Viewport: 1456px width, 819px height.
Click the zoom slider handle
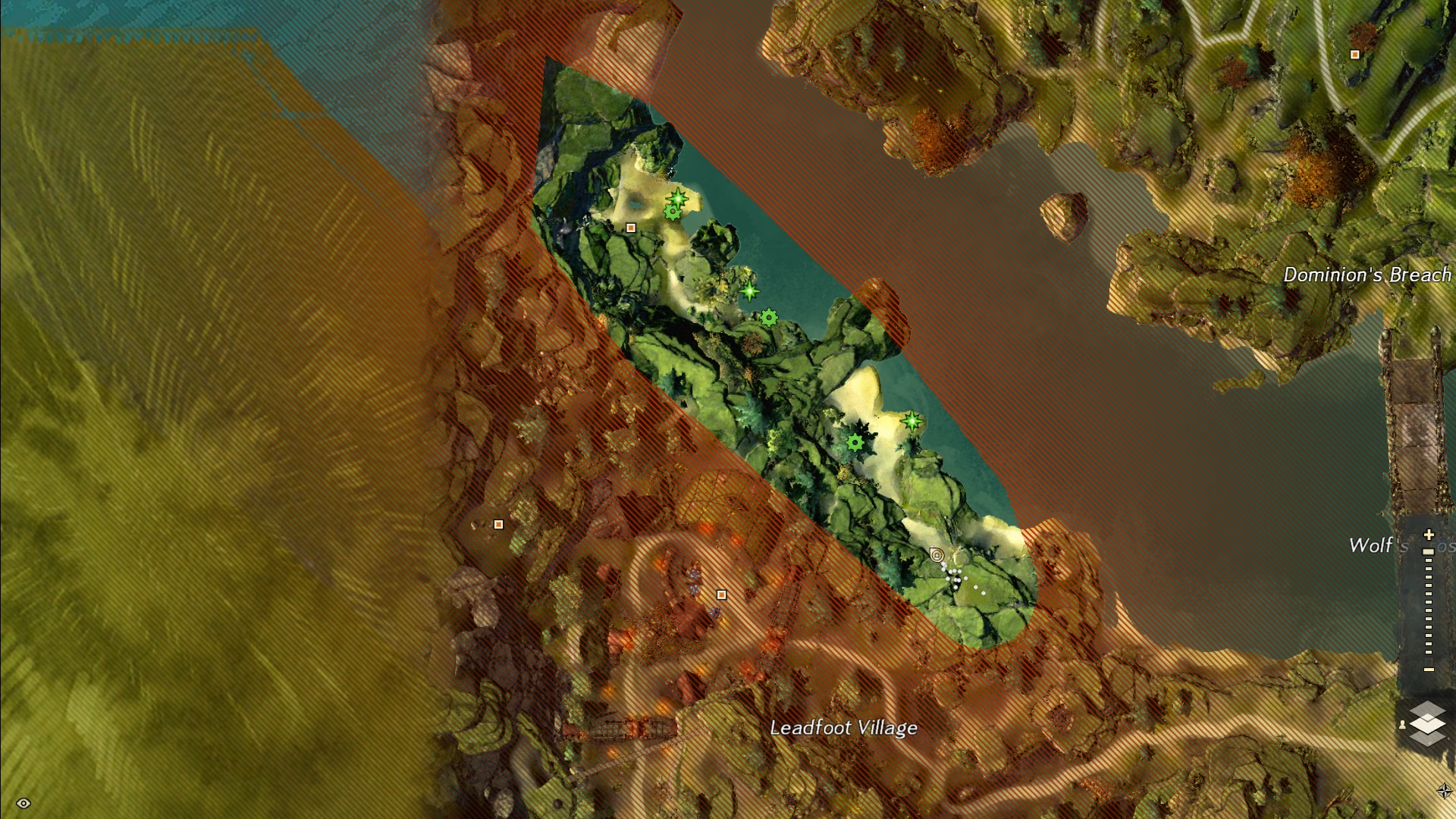[1429, 551]
